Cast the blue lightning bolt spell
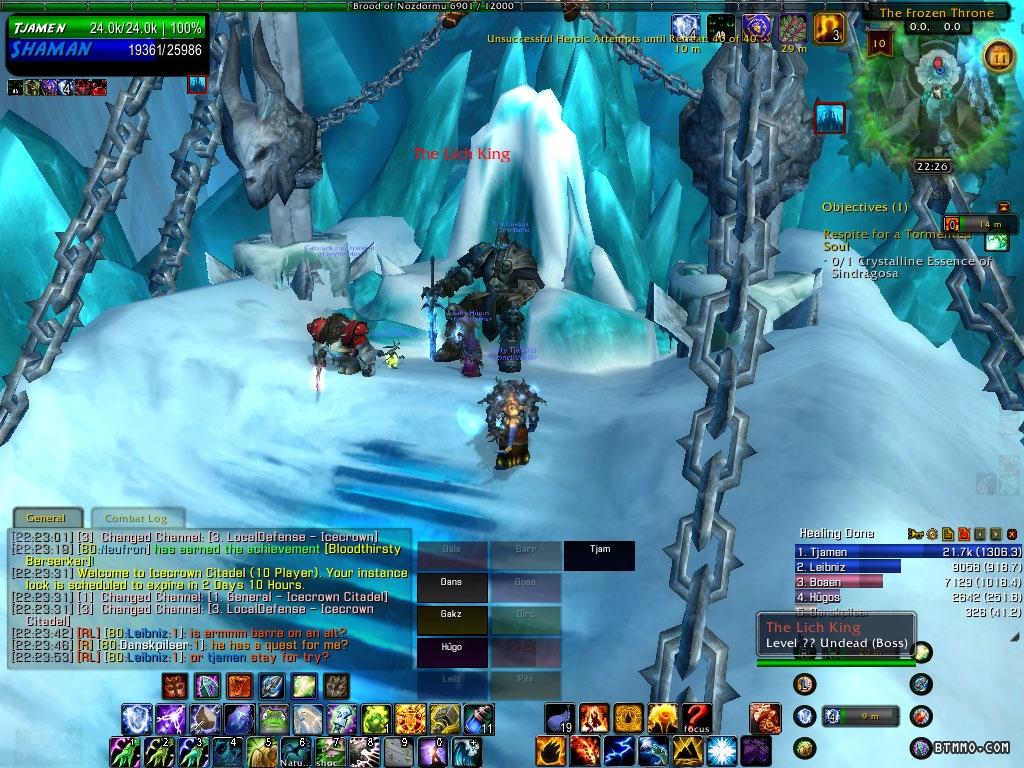This screenshot has width=1024, height=768. (618, 749)
